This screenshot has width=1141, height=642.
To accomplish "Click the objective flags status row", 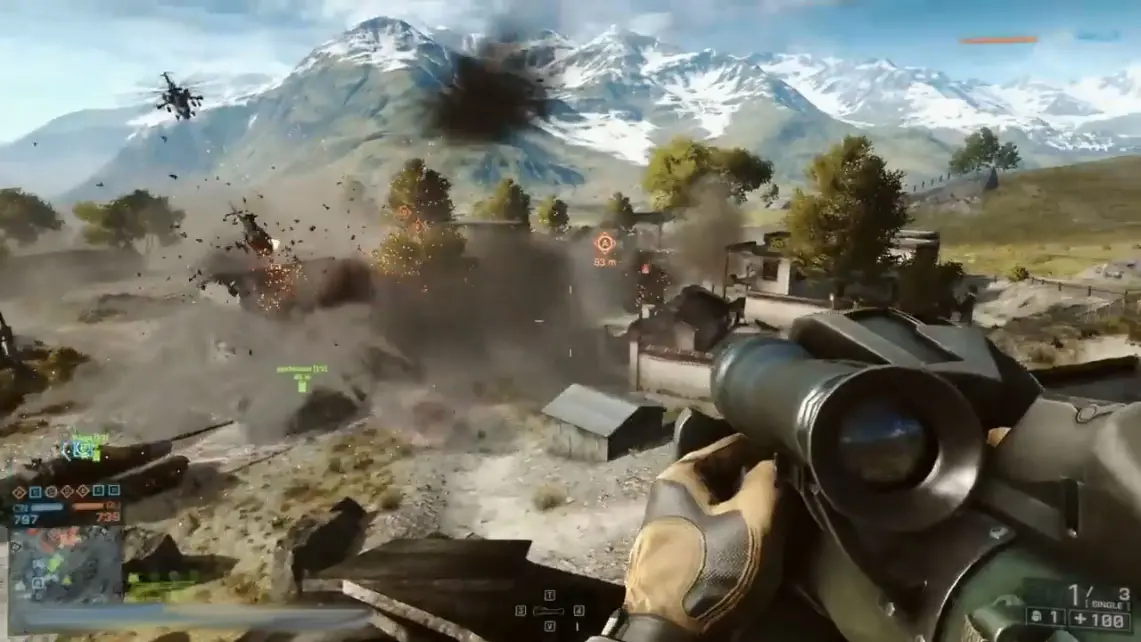I will [x=66, y=491].
